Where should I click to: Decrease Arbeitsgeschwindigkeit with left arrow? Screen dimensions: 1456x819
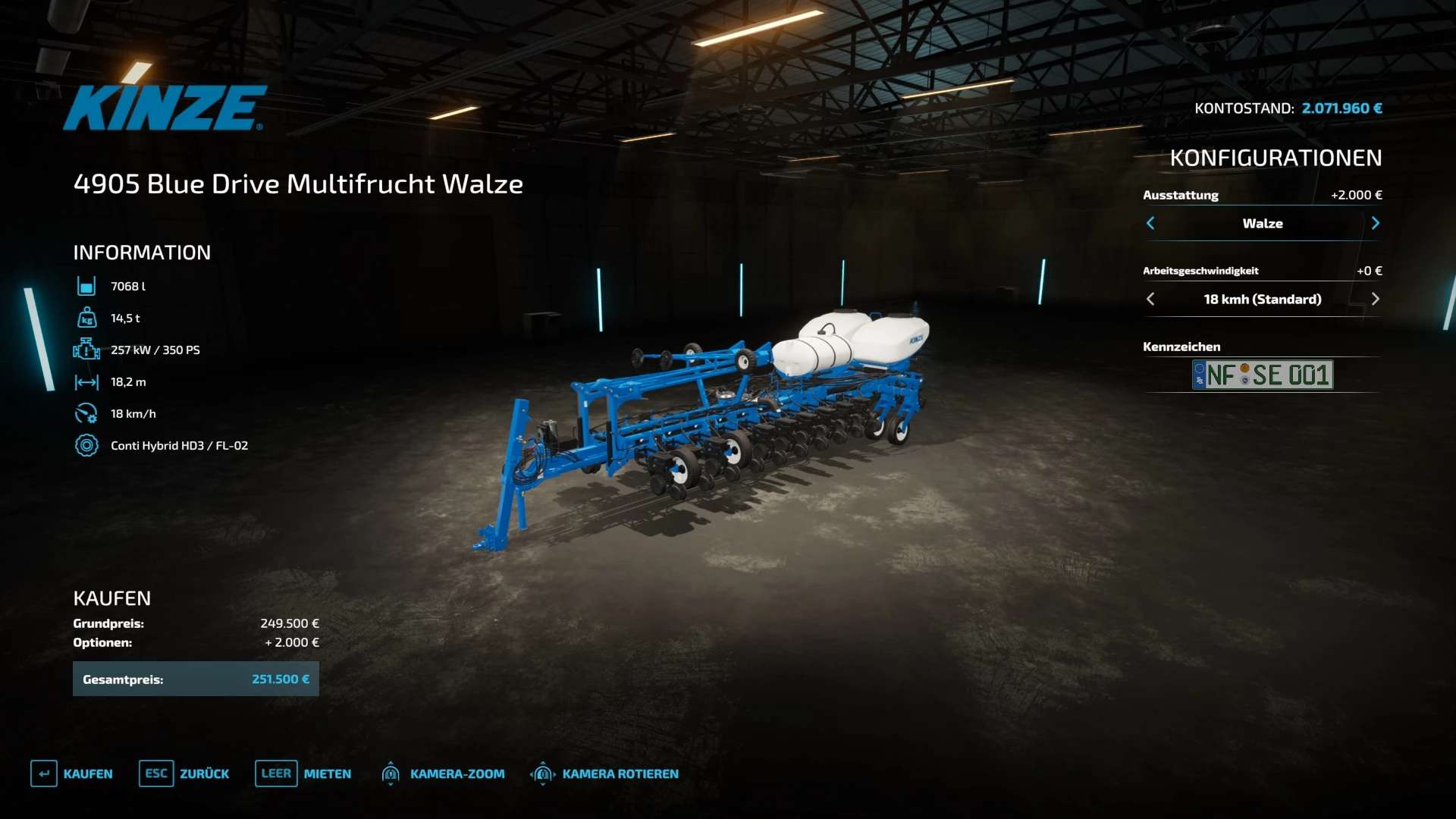click(1150, 299)
